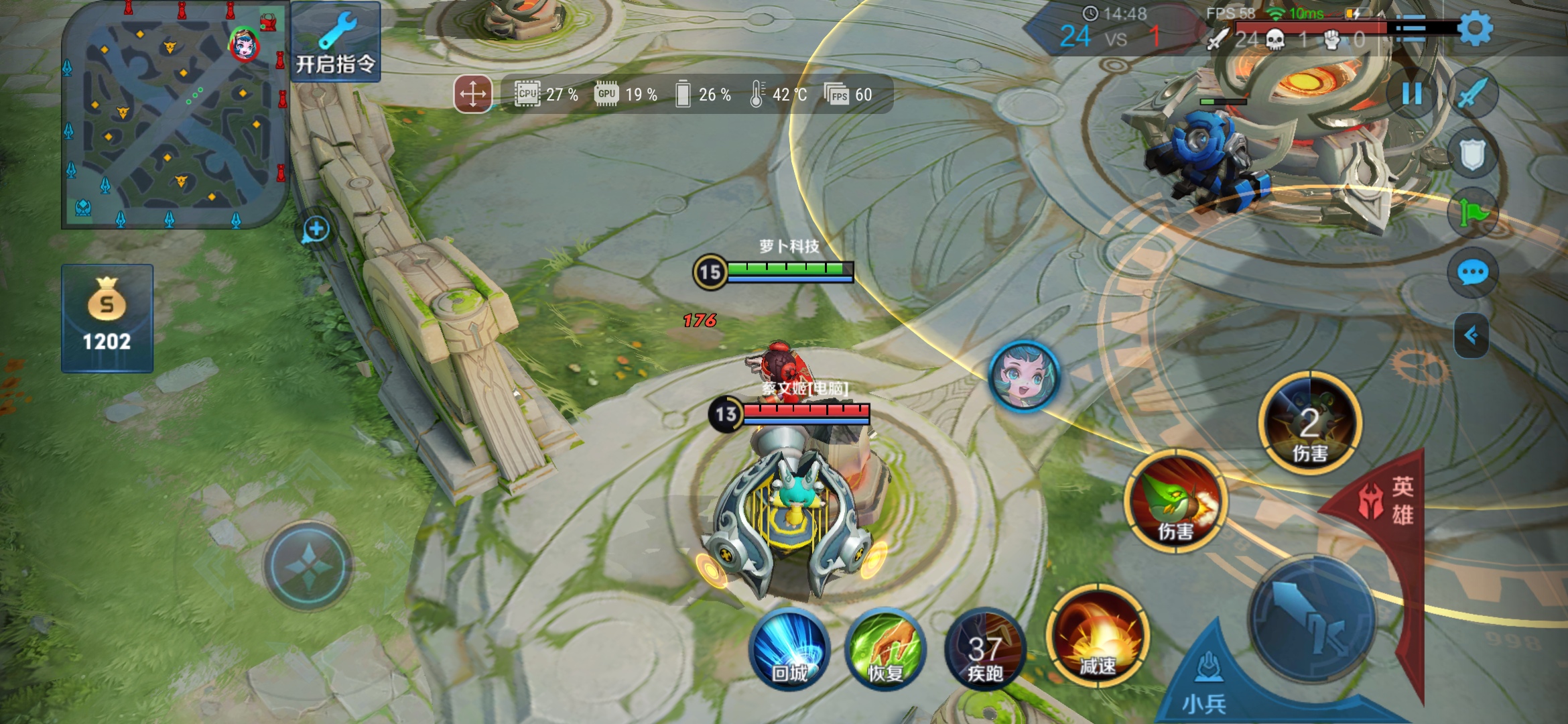Hit the basic attack button

(1312, 618)
